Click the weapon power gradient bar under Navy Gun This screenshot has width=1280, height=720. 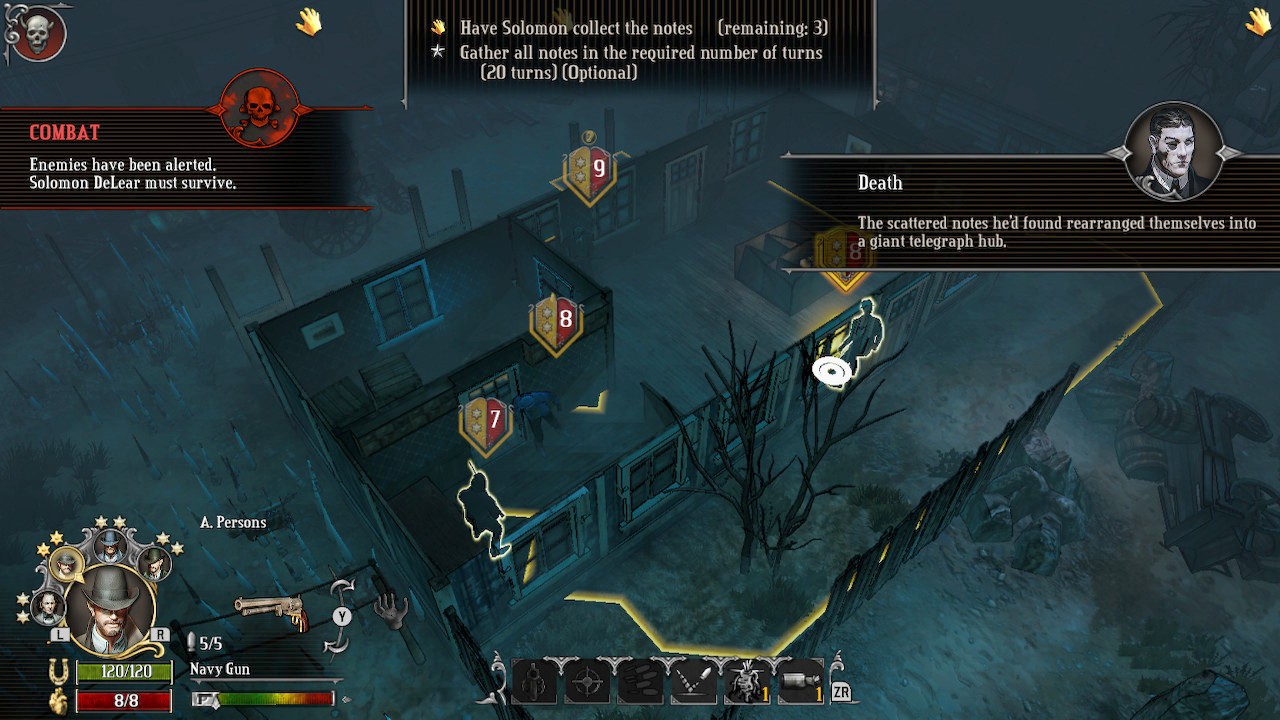click(x=275, y=698)
